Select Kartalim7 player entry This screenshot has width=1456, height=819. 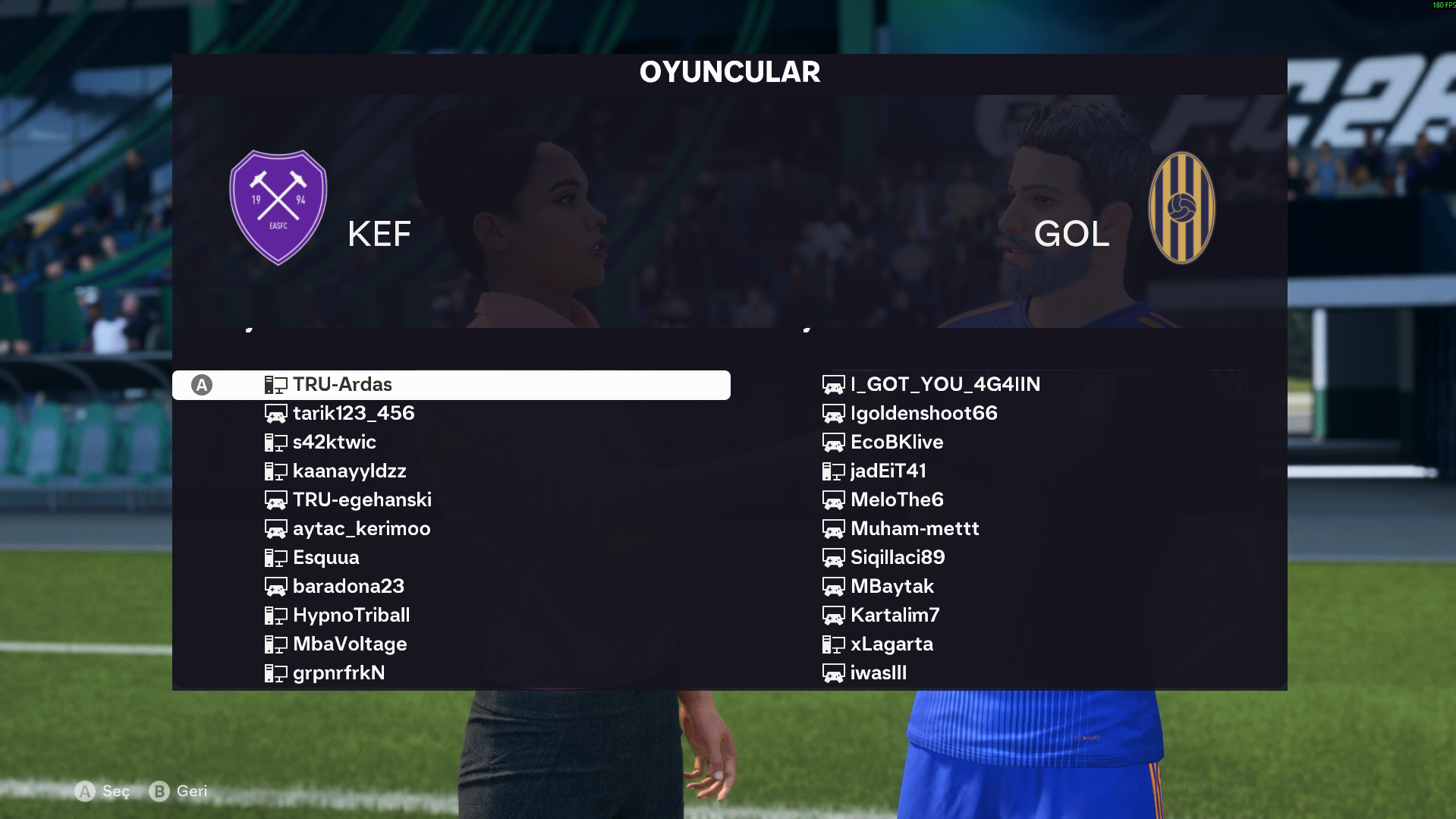pyautogui.click(x=895, y=616)
